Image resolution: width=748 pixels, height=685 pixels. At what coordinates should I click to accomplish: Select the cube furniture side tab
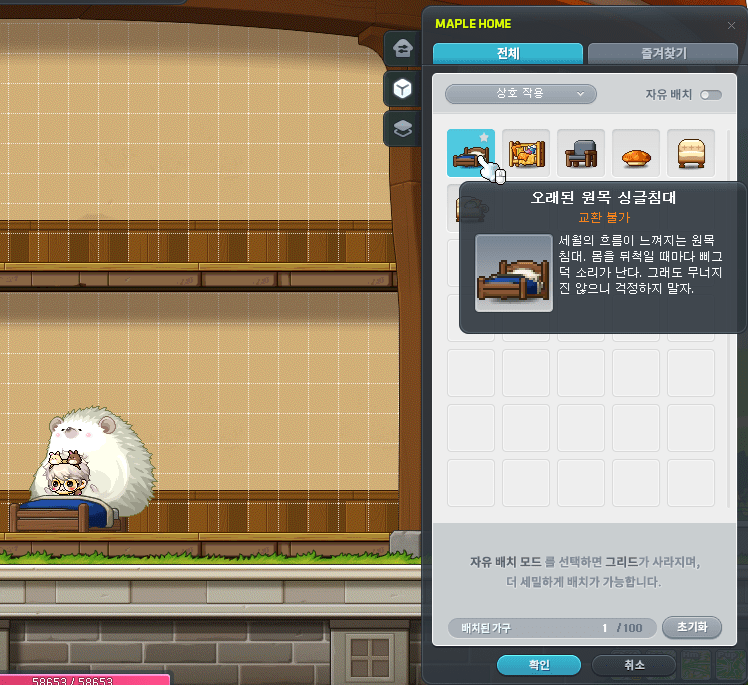point(402,88)
